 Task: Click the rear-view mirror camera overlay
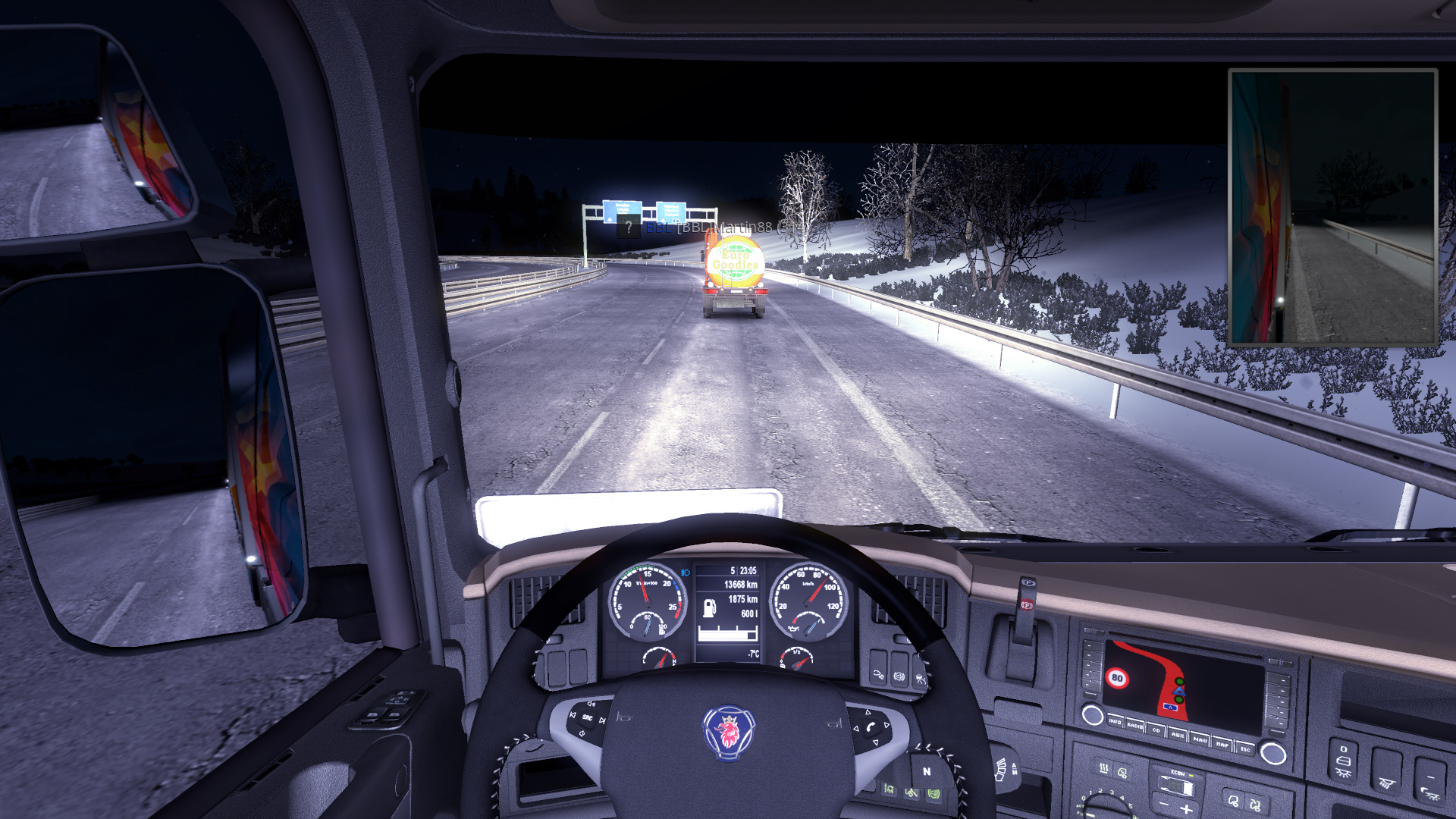click(1332, 208)
